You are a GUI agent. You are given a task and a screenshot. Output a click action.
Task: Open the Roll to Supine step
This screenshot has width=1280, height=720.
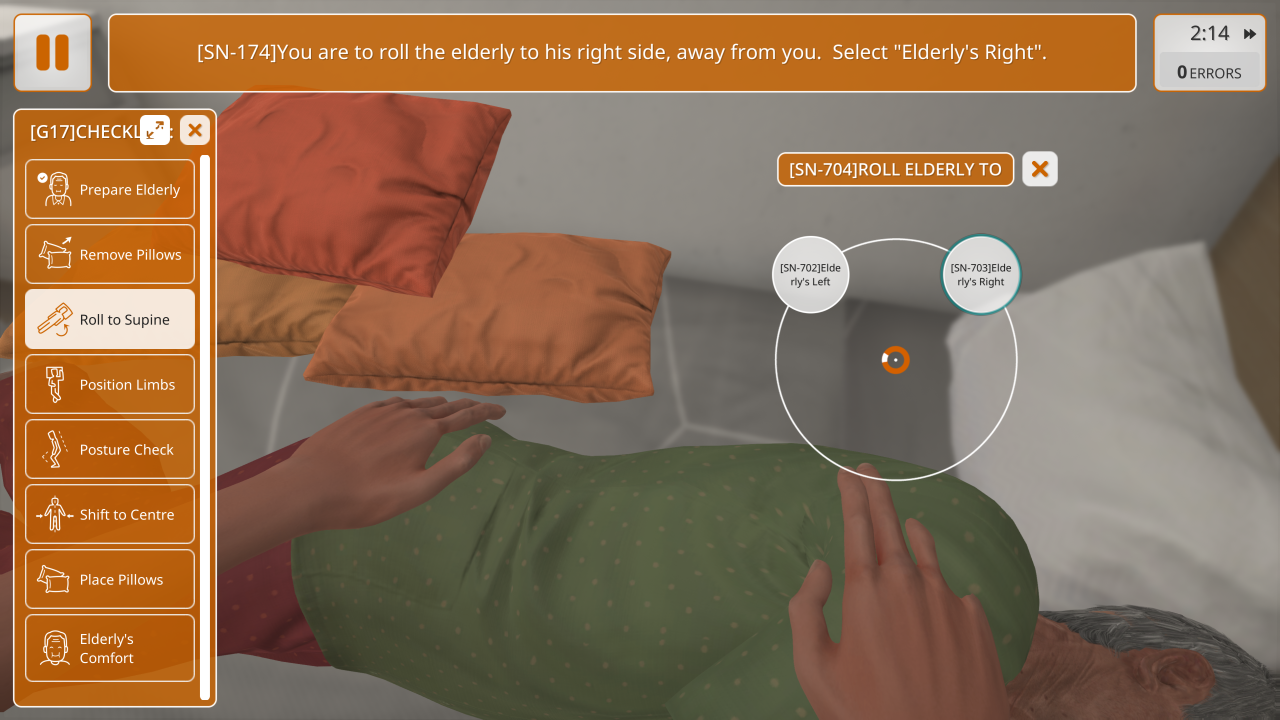(110, 319)
